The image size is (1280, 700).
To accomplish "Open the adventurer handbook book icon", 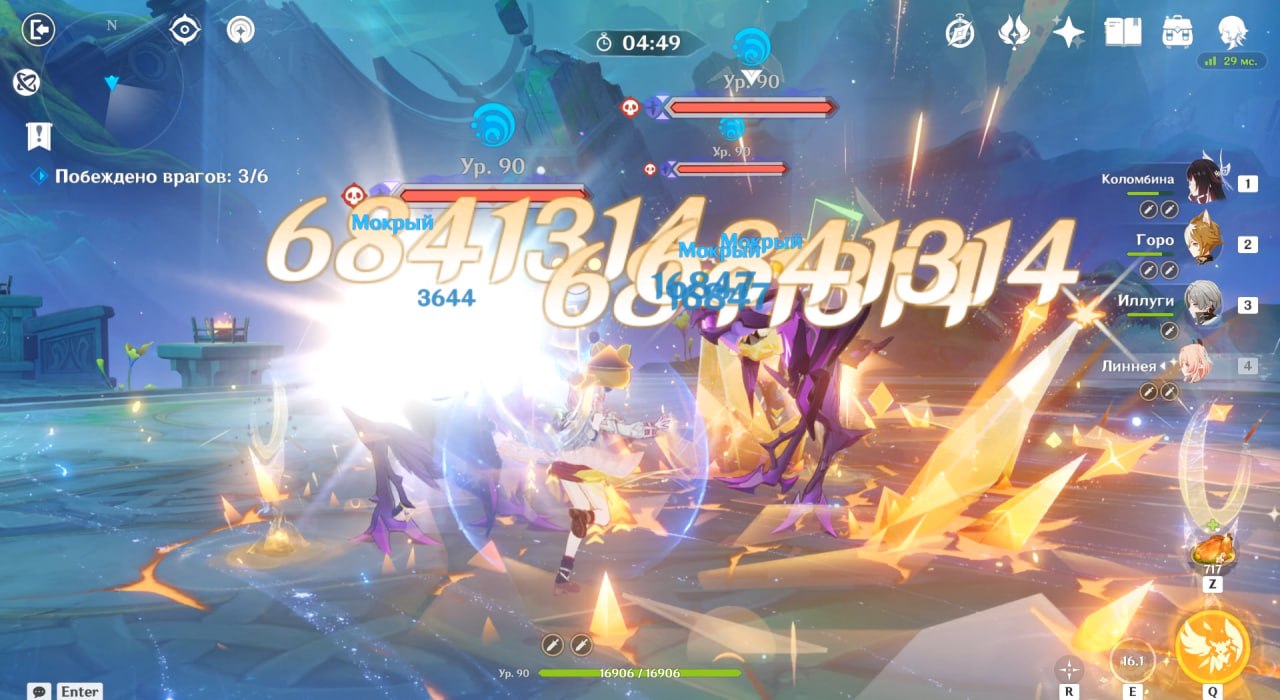I will coord(1122,33).
